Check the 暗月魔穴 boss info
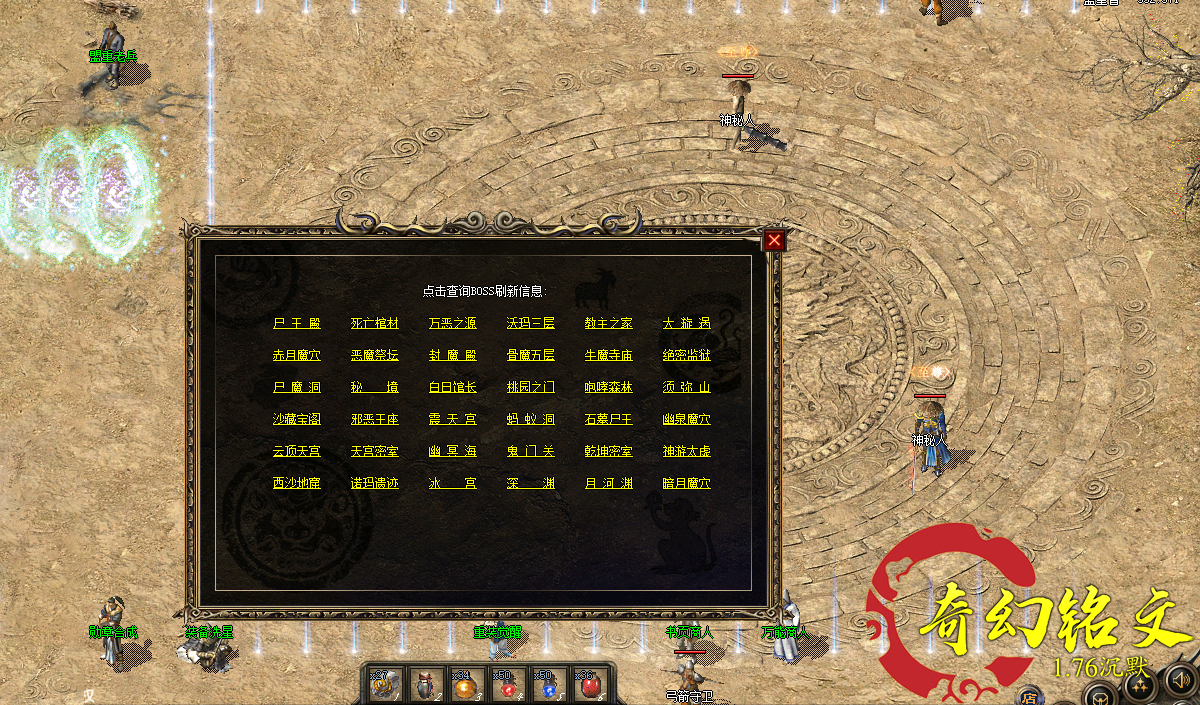This screenshot has width=1200, height=705. point(687,483)
